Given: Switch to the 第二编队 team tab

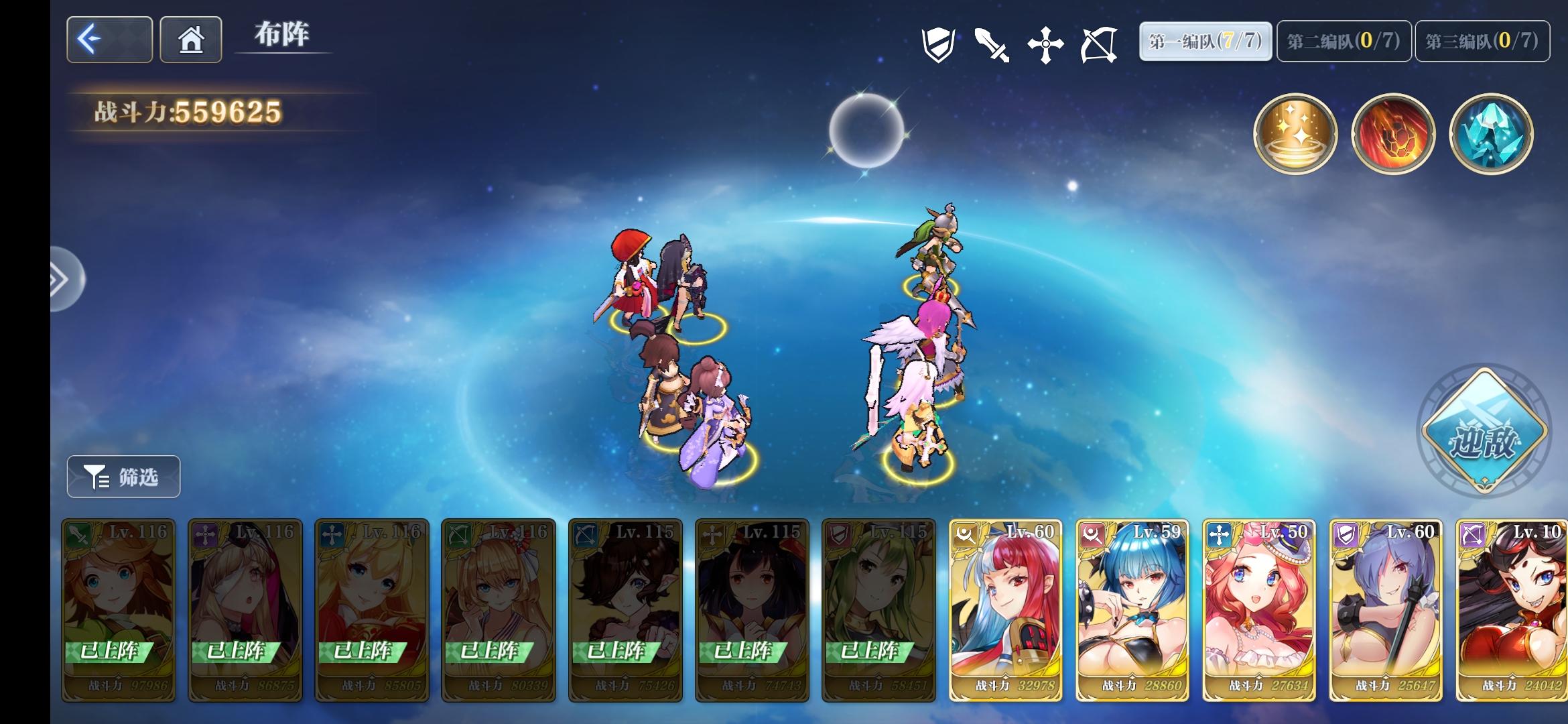Looking at the screenshot, I should (x=1342, y=40).
